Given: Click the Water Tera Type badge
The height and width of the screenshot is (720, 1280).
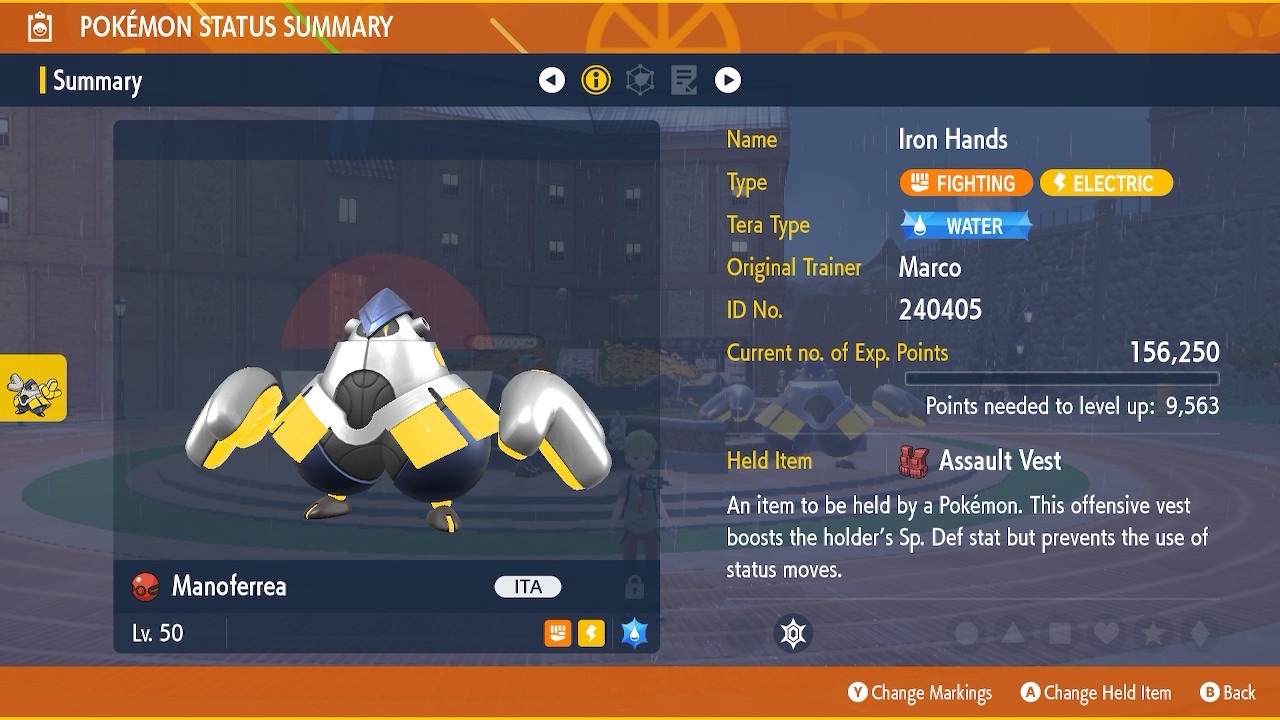Looking at the screenshot, I should (966, 226).
